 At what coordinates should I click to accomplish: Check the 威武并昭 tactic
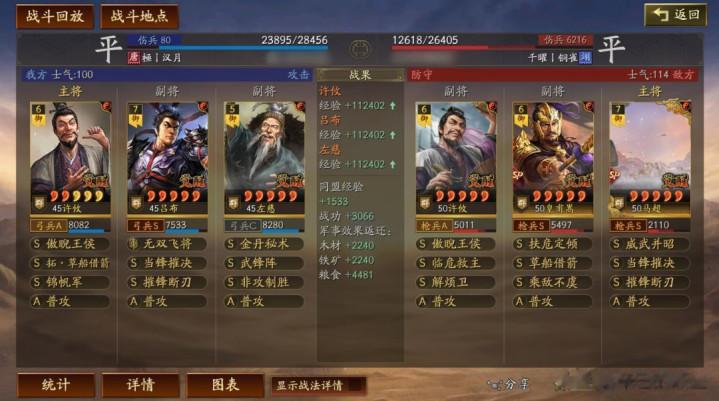point(650,243)
